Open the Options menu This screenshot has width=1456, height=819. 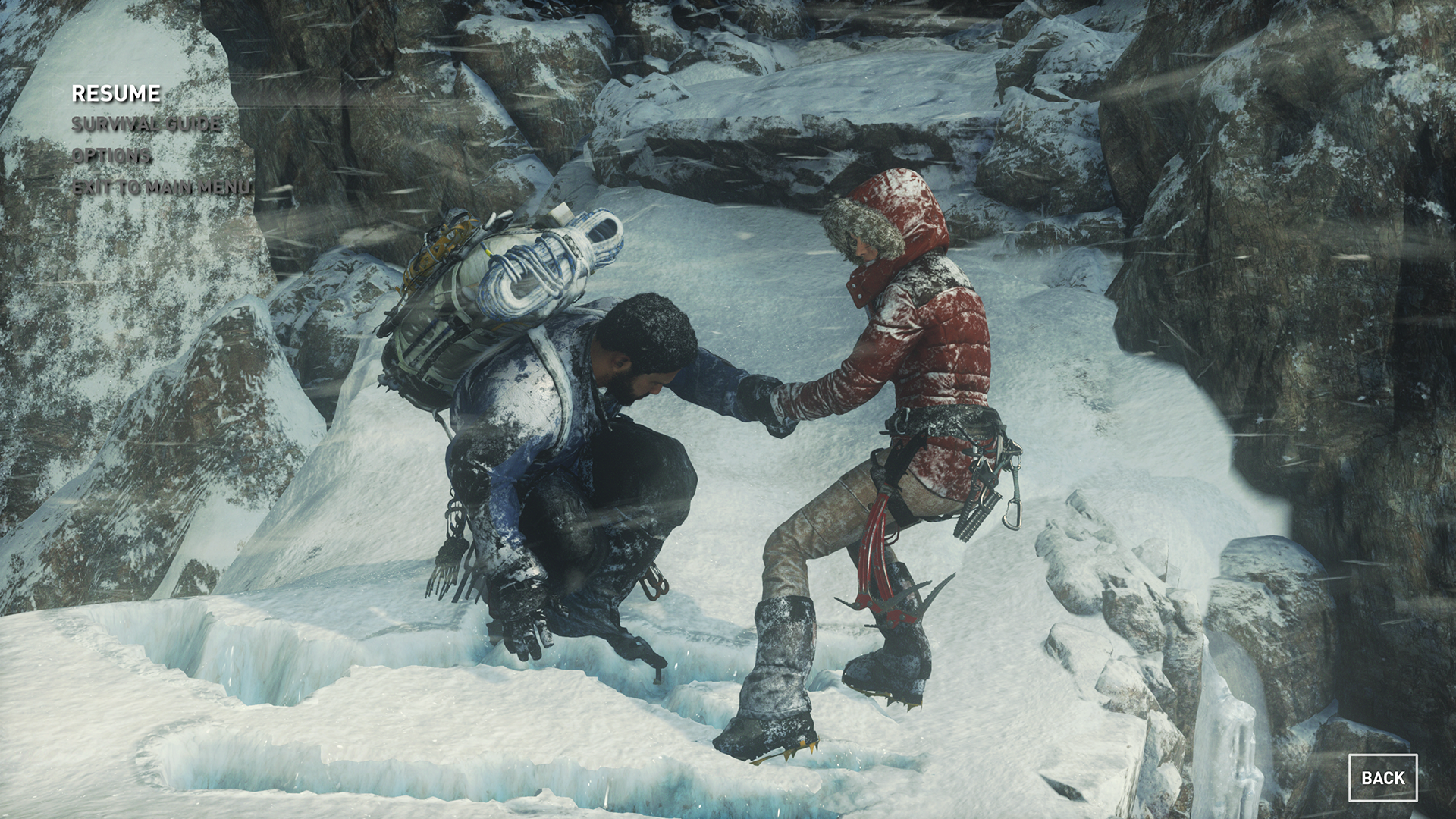click(x=111, y=155)
